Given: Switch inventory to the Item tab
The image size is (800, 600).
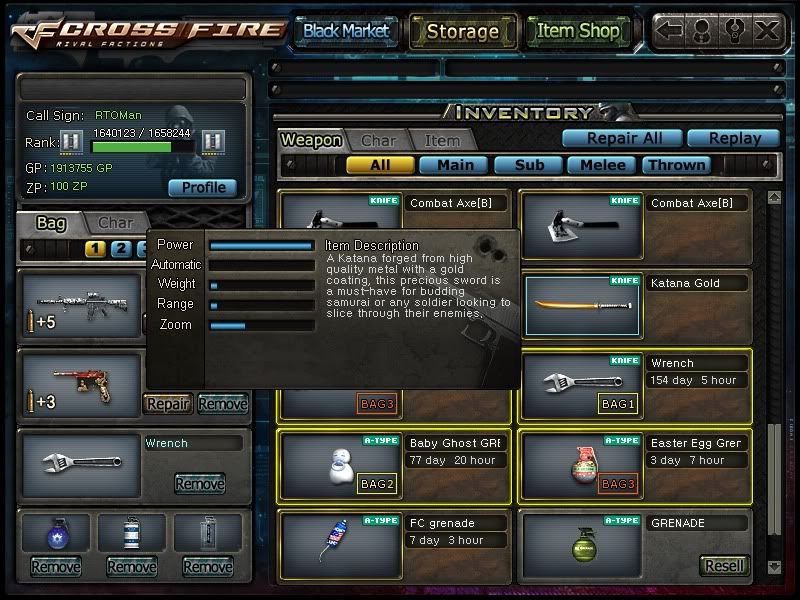Looking at the screenshot, I should [x=442, y=141].
